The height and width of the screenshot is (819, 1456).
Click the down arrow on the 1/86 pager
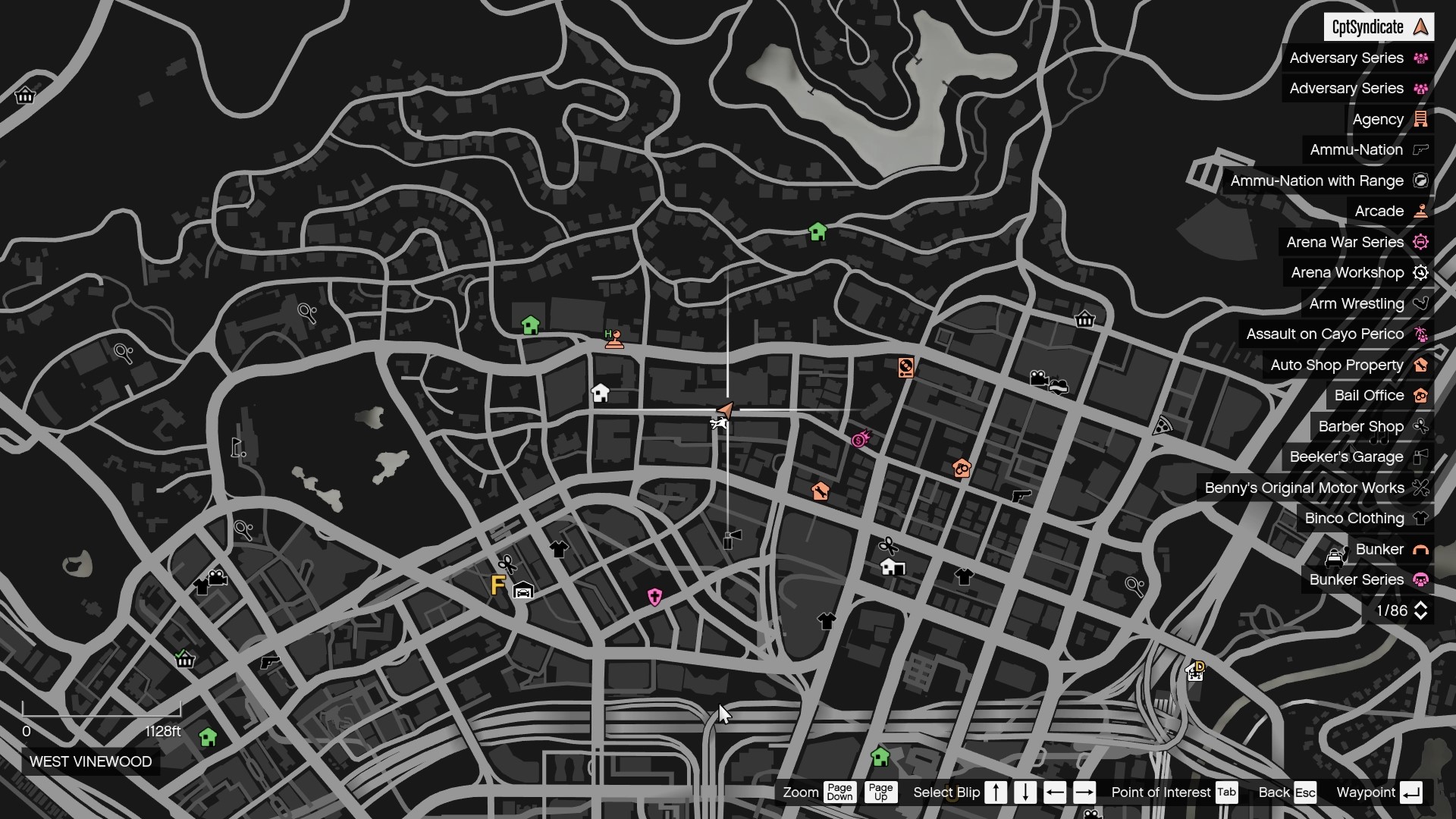(x=1420, y=615)
